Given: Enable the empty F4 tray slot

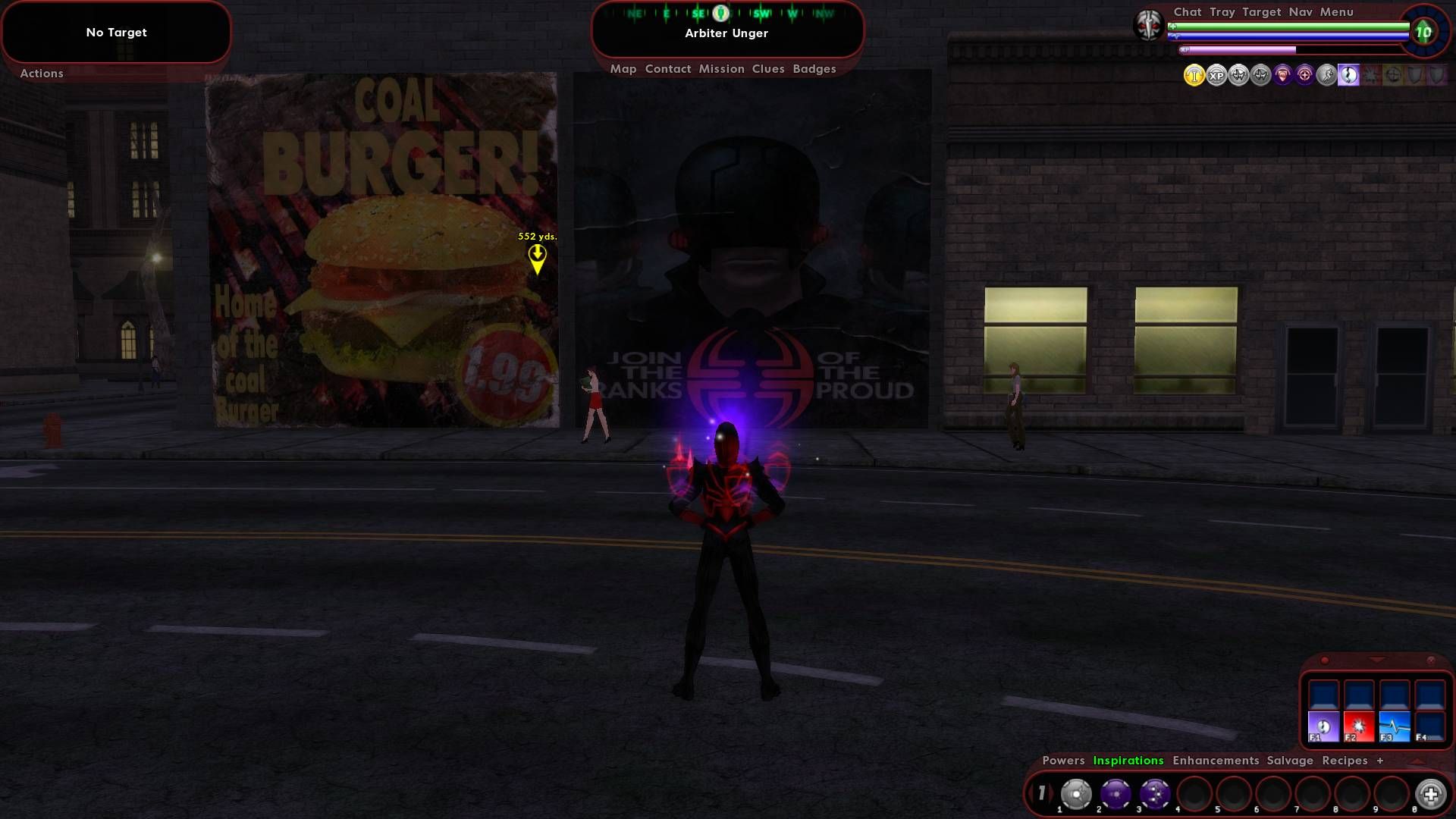Looking at the screenshot, I should [1431, 726].
